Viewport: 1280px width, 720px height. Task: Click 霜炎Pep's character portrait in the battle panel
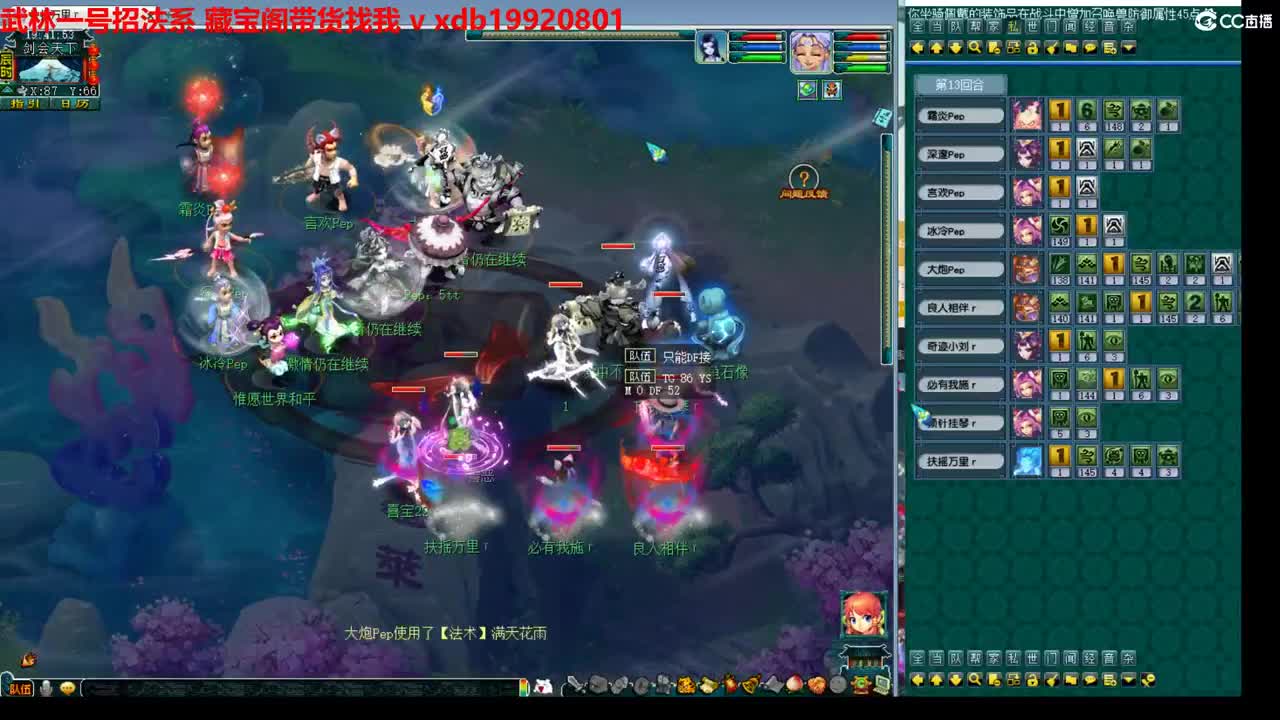coord(1028,115)
